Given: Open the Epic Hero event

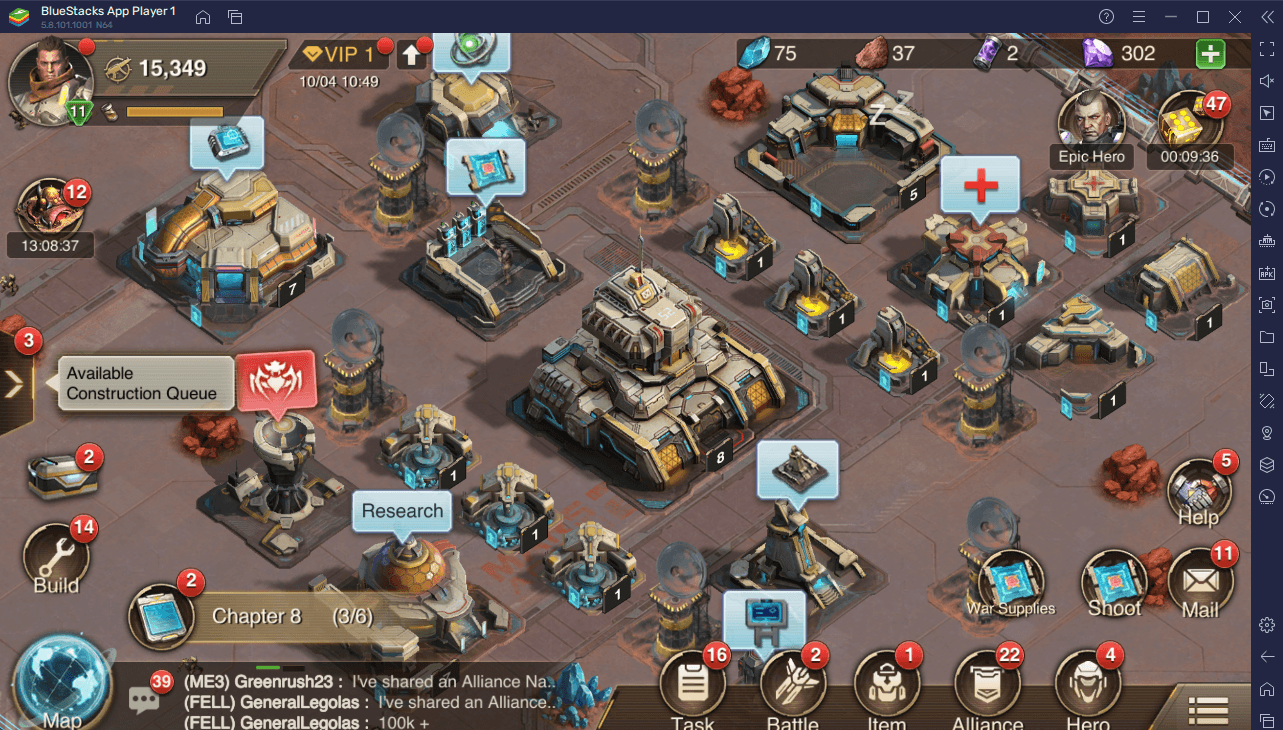Looking at the screenshot, I should coord(1092,124).
